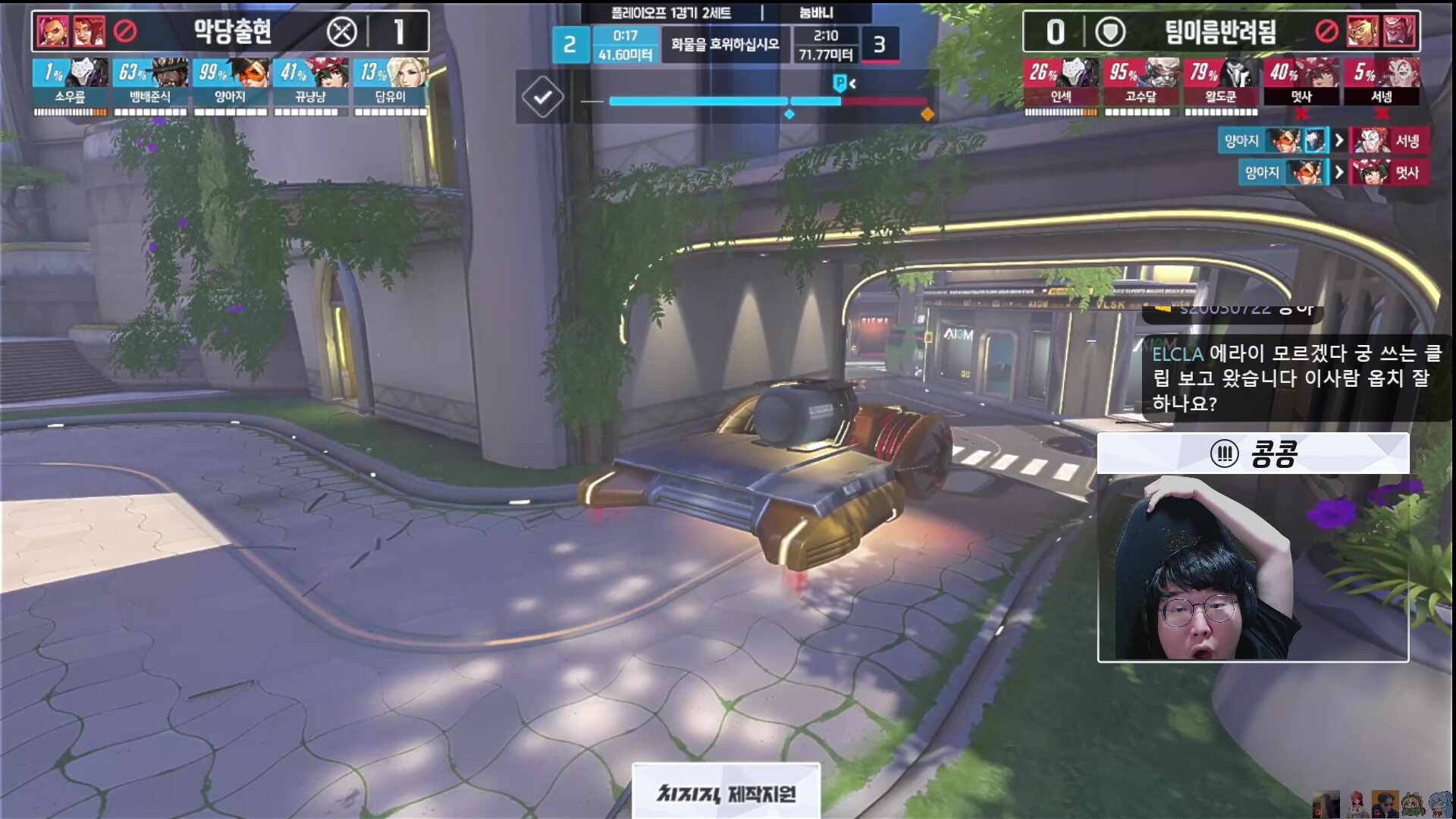Select eliminated red Kiriko player 멋사
Image resolution: width=1456 pixels, height=819 pixels.
[1301, 83]
